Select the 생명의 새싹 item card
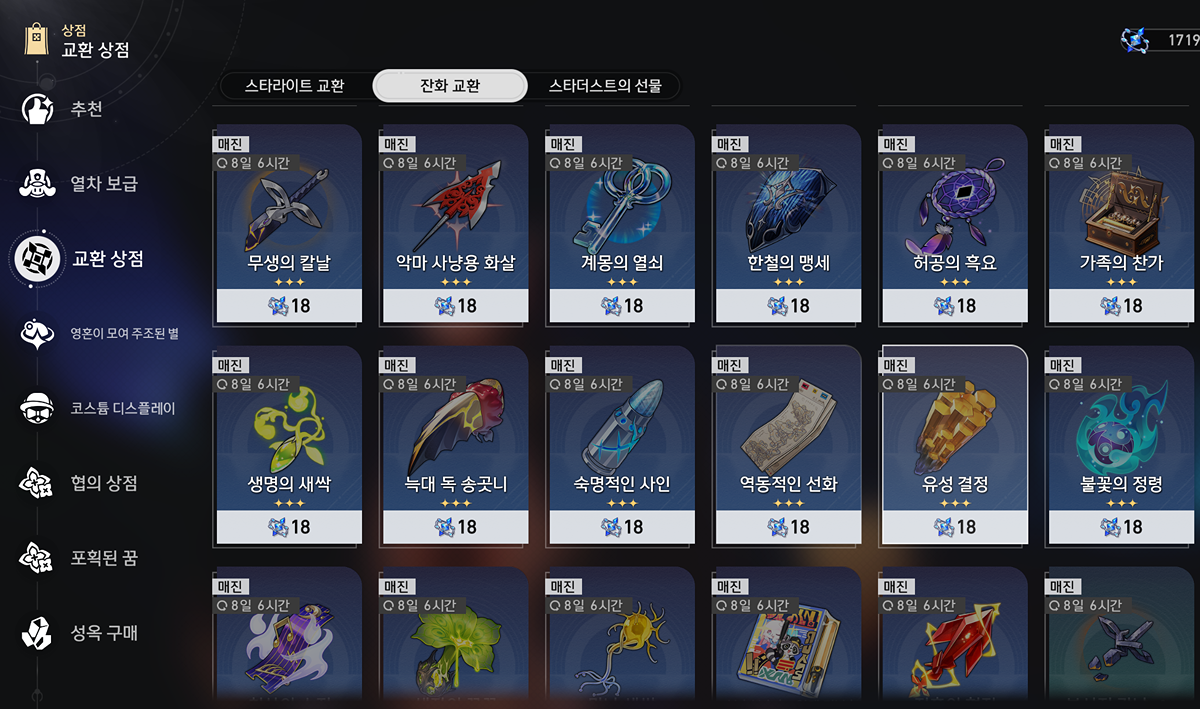Screen dimensions: 1200x709 click(x=289, y=445)
